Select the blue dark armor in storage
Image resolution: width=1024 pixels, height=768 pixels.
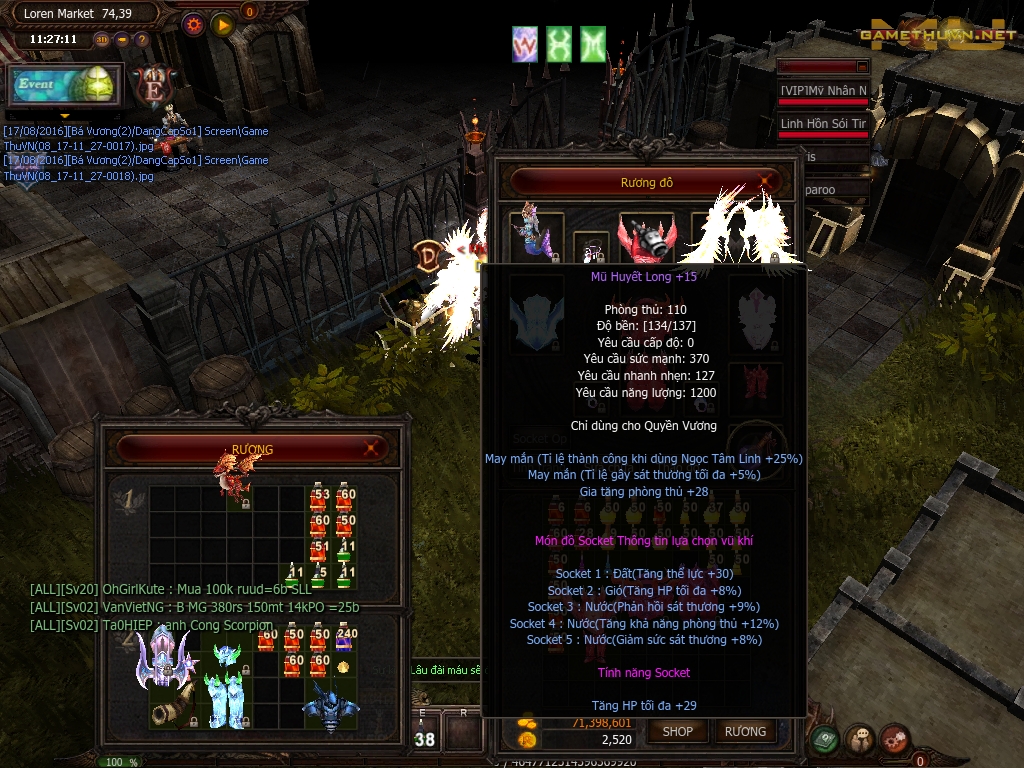tap(329, 705)
